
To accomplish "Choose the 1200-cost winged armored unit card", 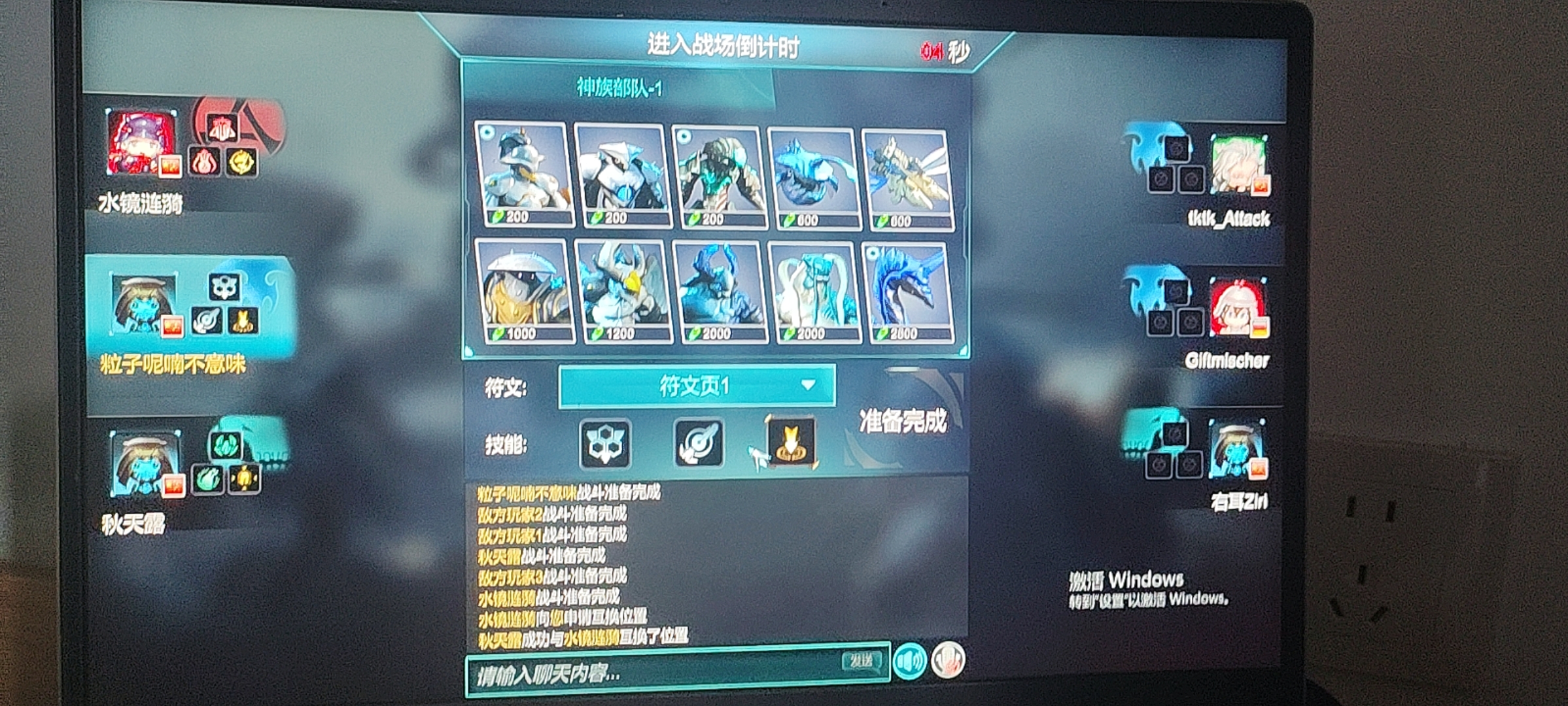I will click(x=623, y=292).
